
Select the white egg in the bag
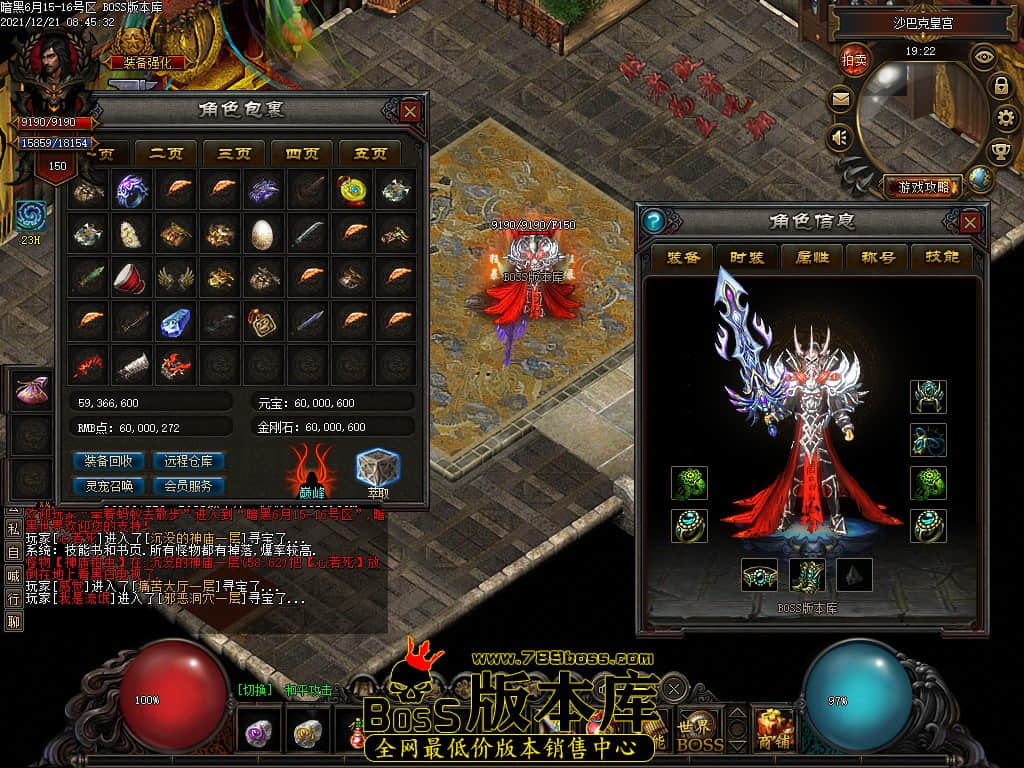pyautogui.click(x=262, y=234)
